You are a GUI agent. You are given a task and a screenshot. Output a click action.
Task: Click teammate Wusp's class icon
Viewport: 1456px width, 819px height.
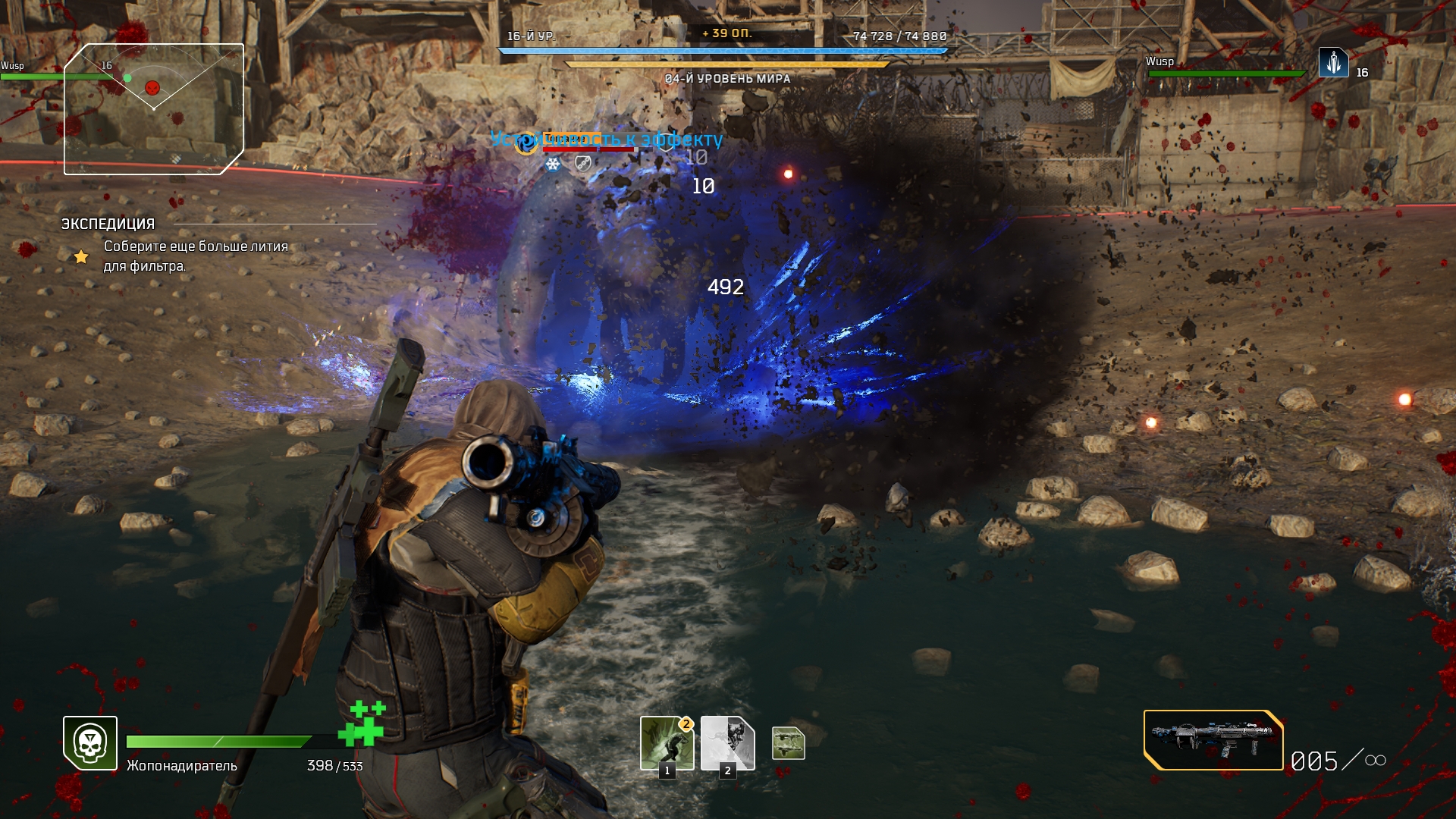(x=1333, y=63)
